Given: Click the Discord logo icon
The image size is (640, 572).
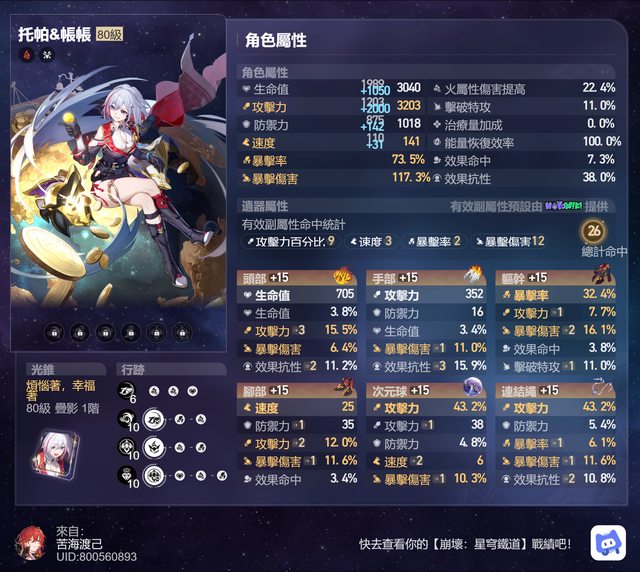Looking at the screenshot, I should point(608,541).
